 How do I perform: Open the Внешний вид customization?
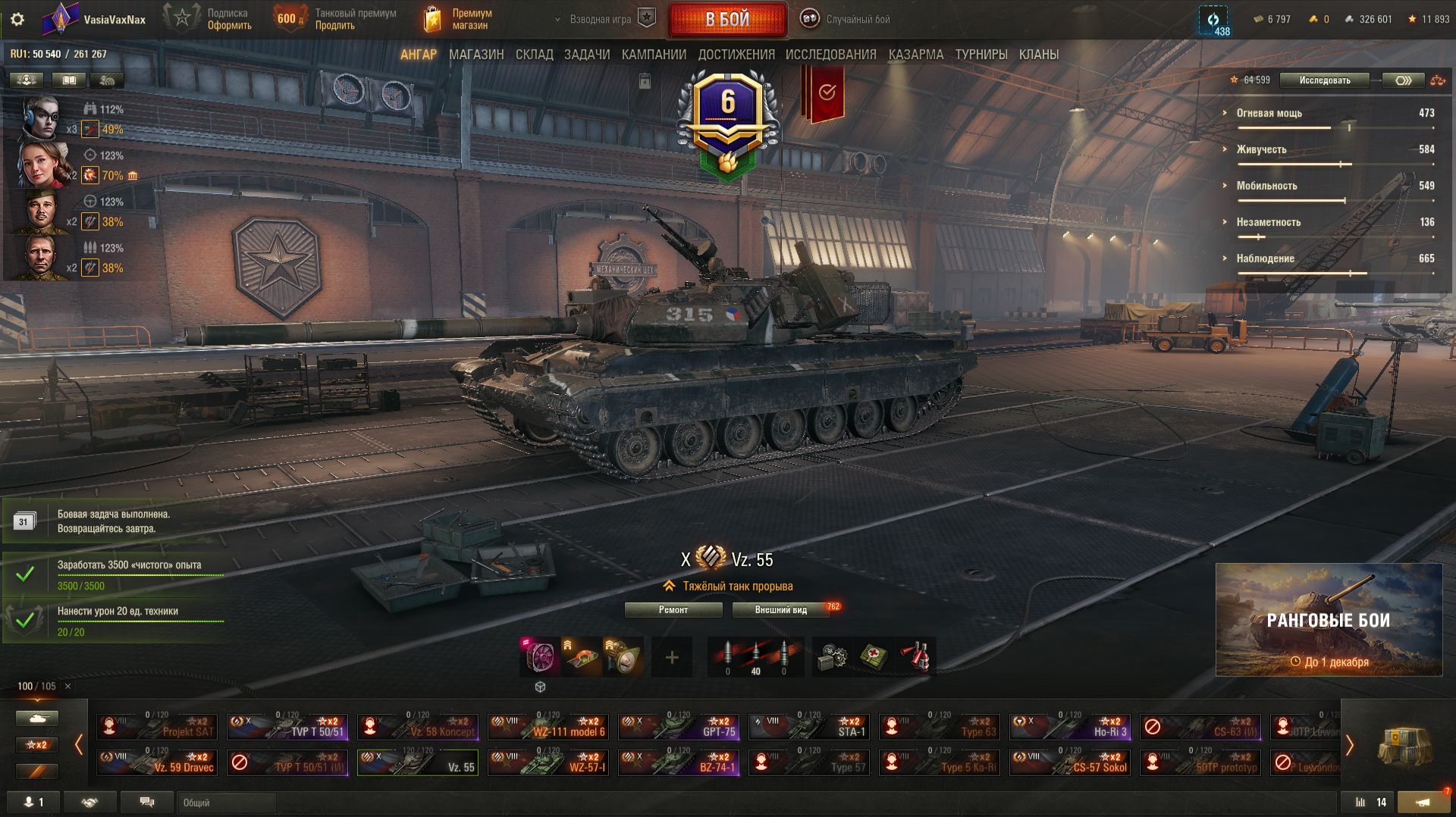pyautogui.click(x=780, y=610)
